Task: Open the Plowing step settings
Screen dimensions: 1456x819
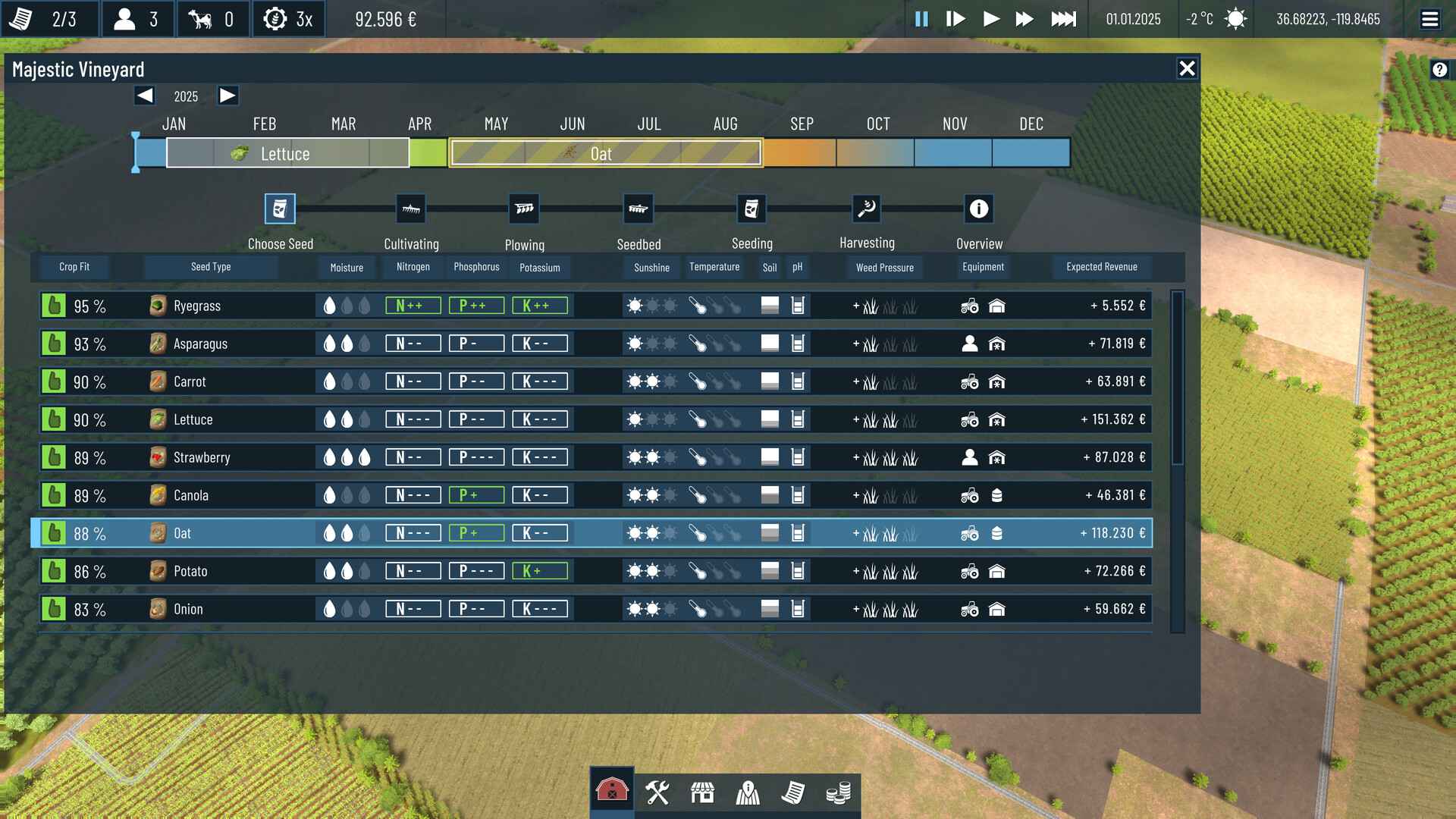Action: pyautogui.click(x=525, y=209)
